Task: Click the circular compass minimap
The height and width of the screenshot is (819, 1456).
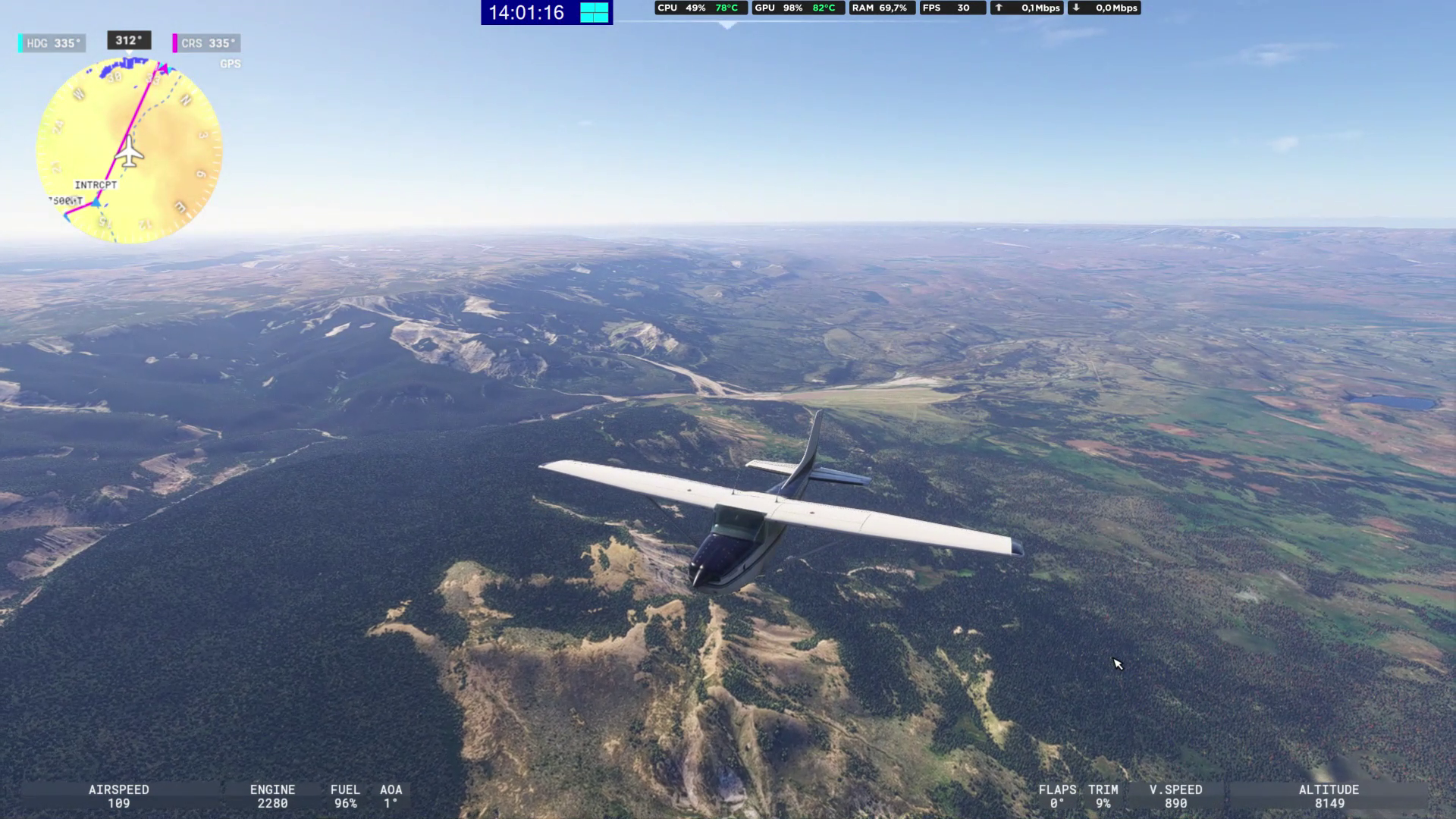Action: (x=129, y=152)
